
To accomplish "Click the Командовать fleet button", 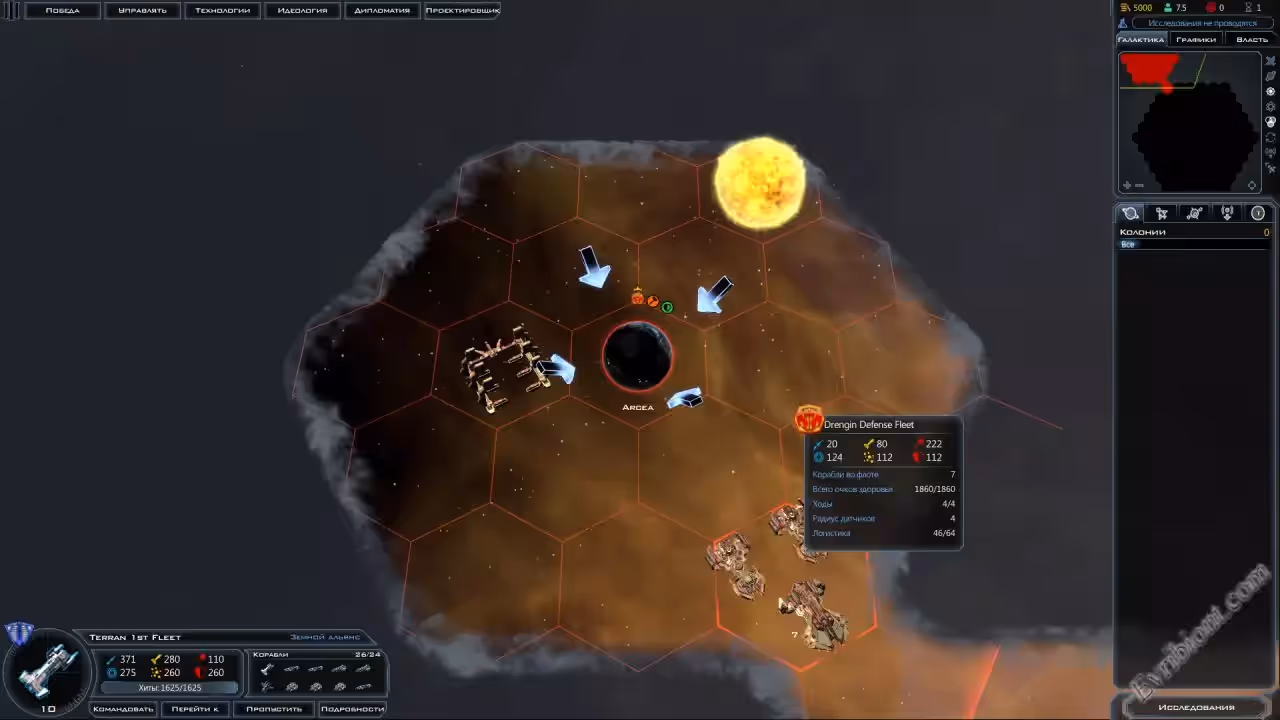I will (123, 709).
